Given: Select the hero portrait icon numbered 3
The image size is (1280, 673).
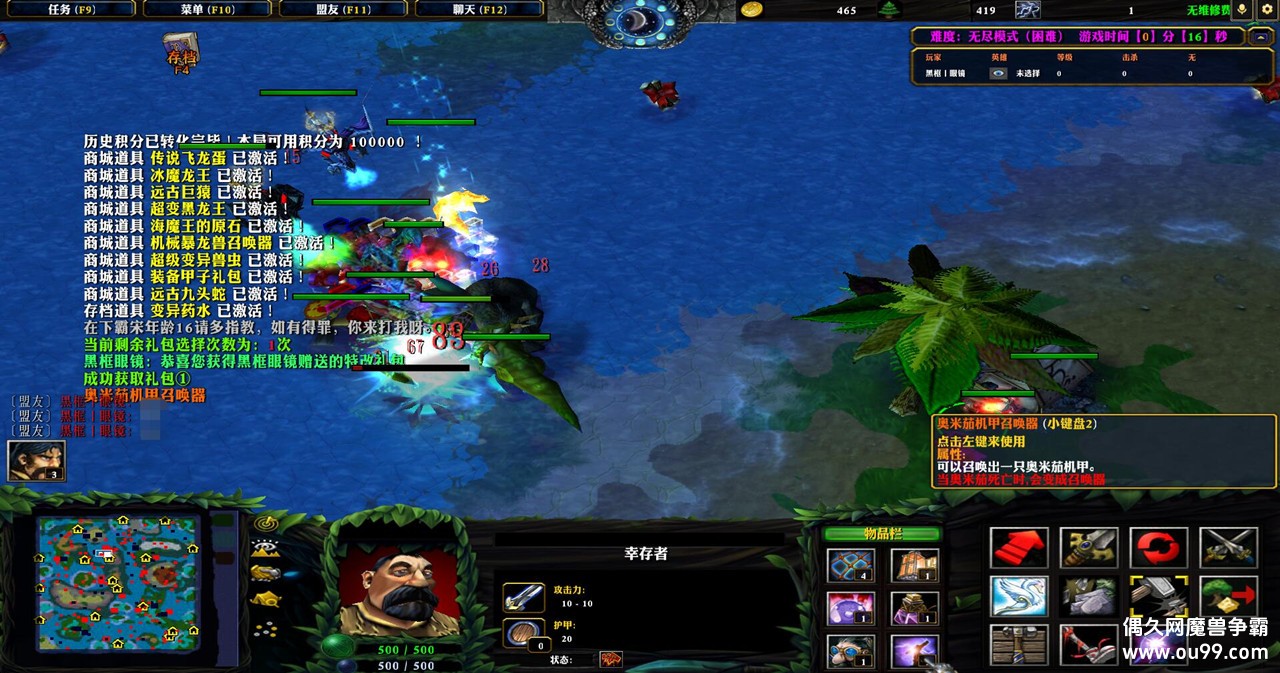Looking at the screenshot, I should click(x=36, y=460).
